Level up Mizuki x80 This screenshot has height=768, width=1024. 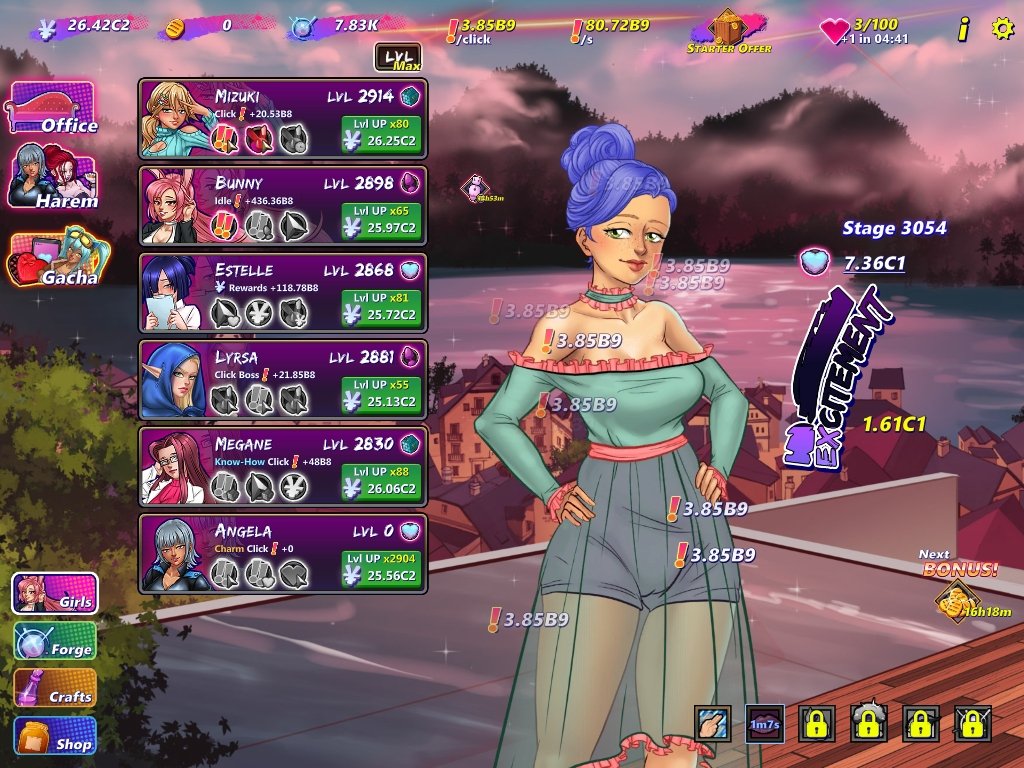(381, 134)
